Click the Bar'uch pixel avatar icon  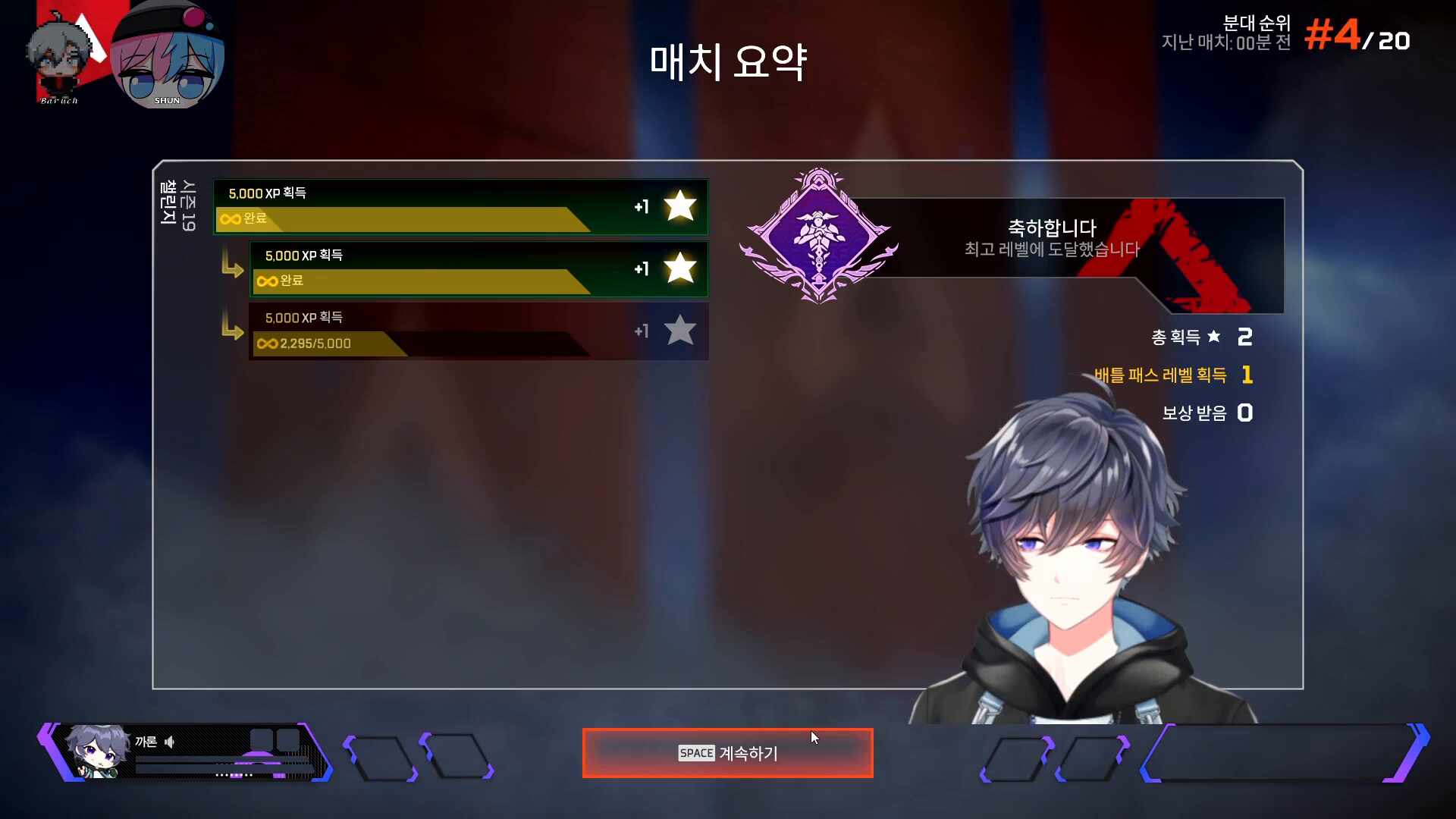pos(57,52)
